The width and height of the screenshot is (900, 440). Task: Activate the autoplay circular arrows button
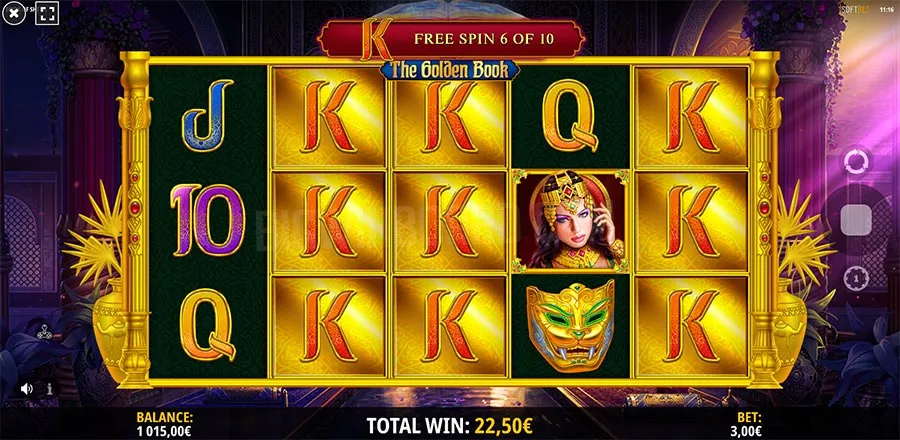(x=856, y=161)
